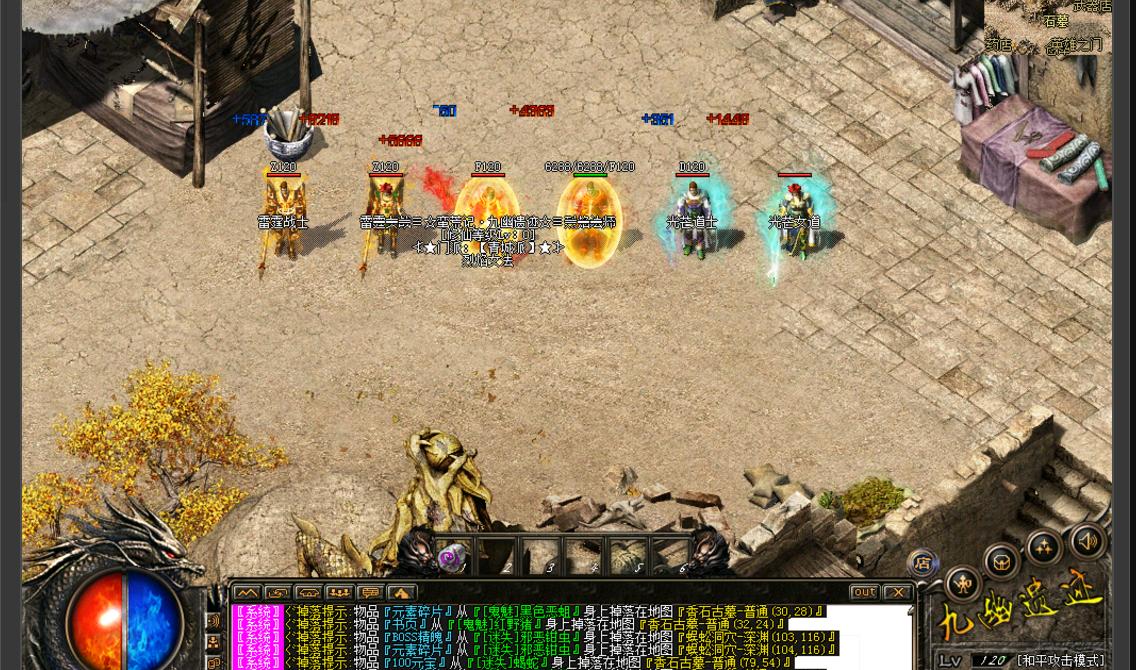Click the system drop message for 元素碎片 from 黑色恶蛆

(530, 611)
